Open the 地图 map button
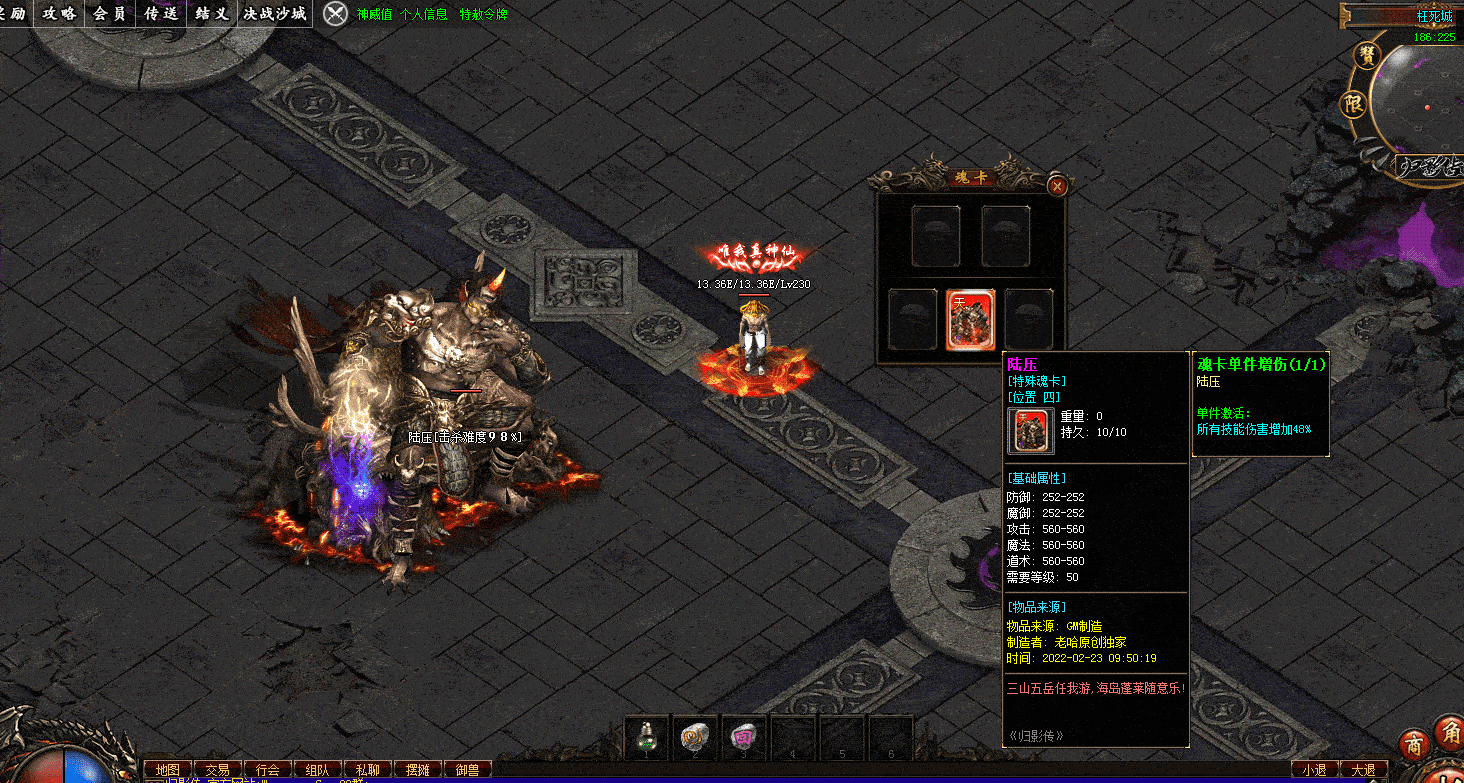 [168, 770]
